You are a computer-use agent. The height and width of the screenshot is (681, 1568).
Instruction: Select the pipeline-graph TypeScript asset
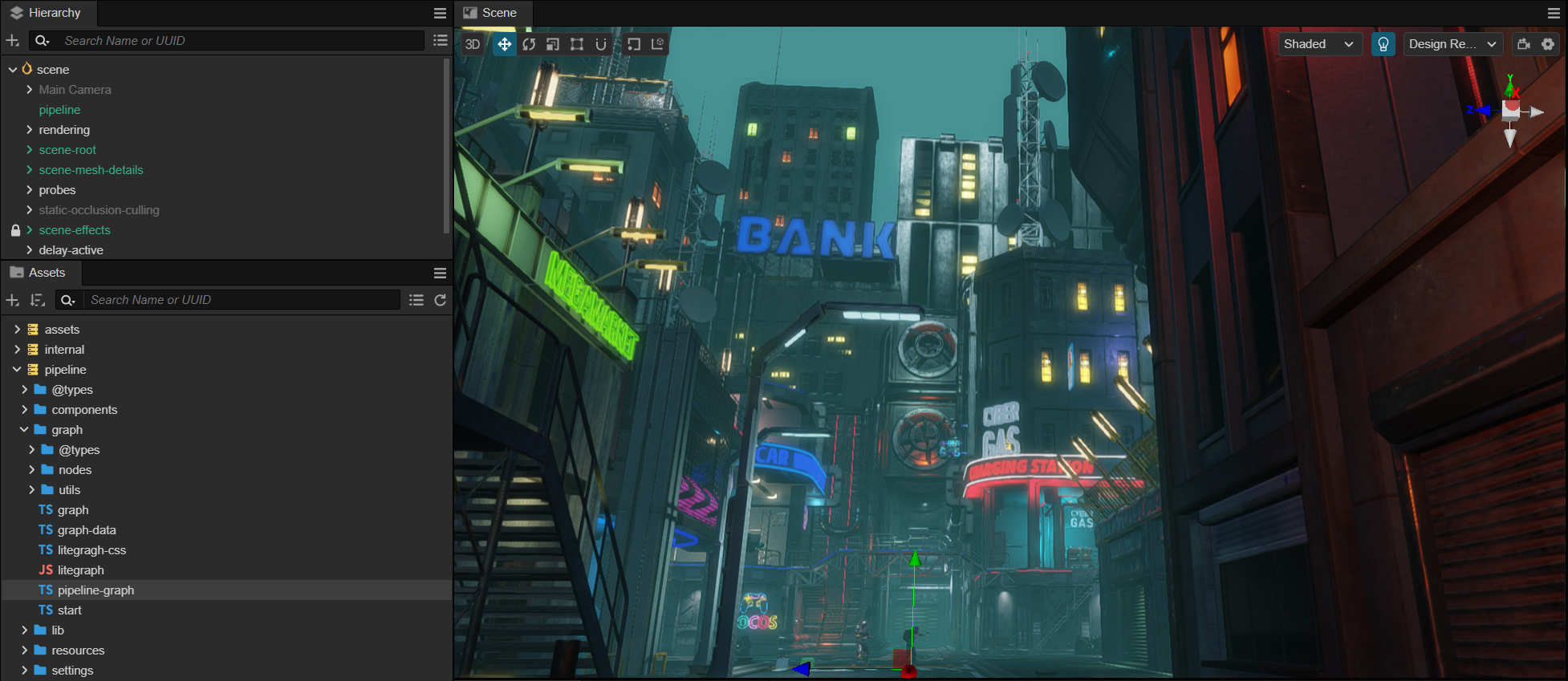click(96, 590)
